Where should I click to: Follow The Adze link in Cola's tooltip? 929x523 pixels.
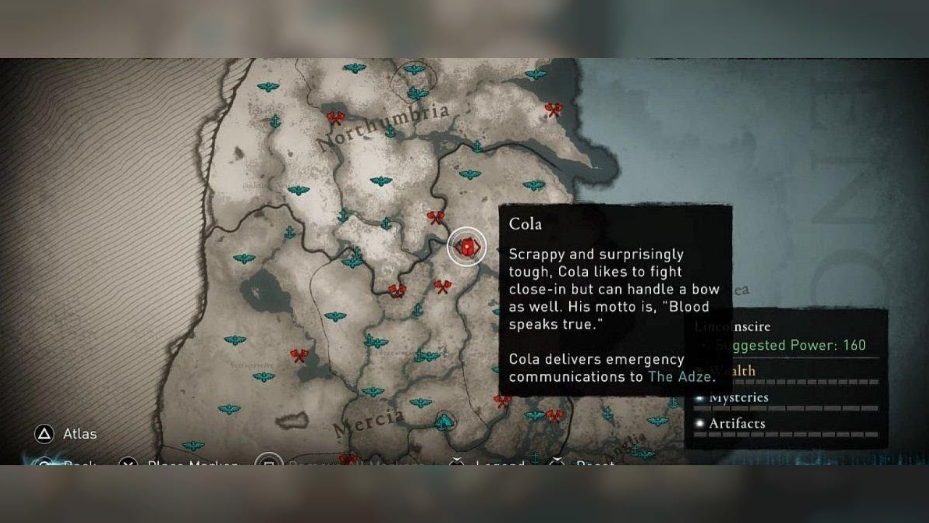pyautogui.click(x=680, y=377)
